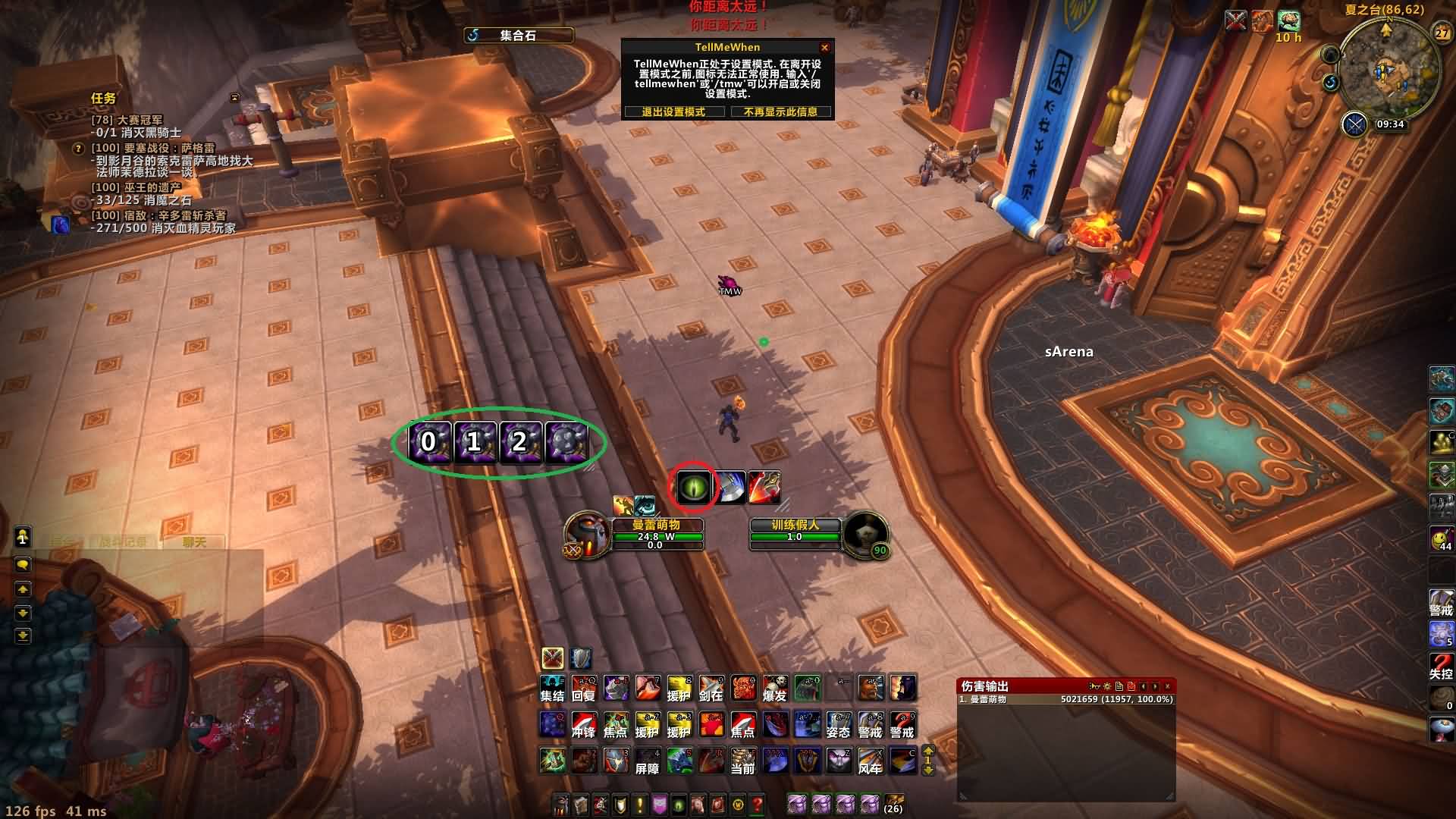Click the 不再显示此信息 button
The height and width of the screenshot is (819, 1456).
click(x=780, y=111)
